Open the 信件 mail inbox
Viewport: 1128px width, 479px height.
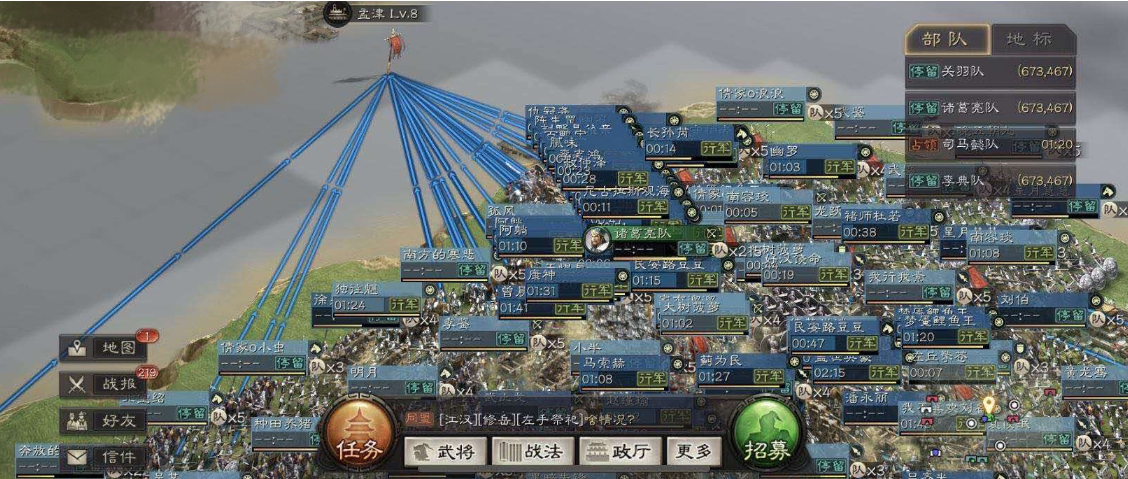104,457
